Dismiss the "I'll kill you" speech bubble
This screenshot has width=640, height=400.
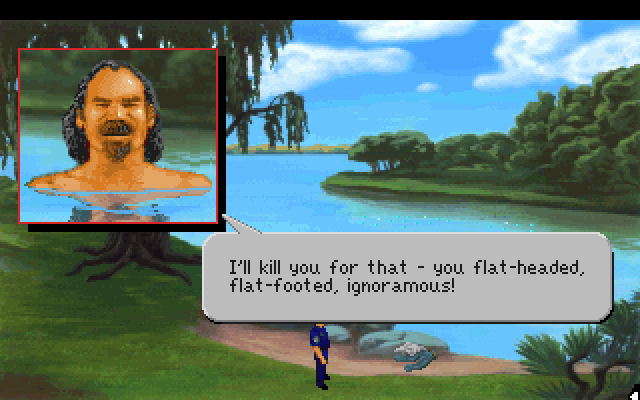406,277
